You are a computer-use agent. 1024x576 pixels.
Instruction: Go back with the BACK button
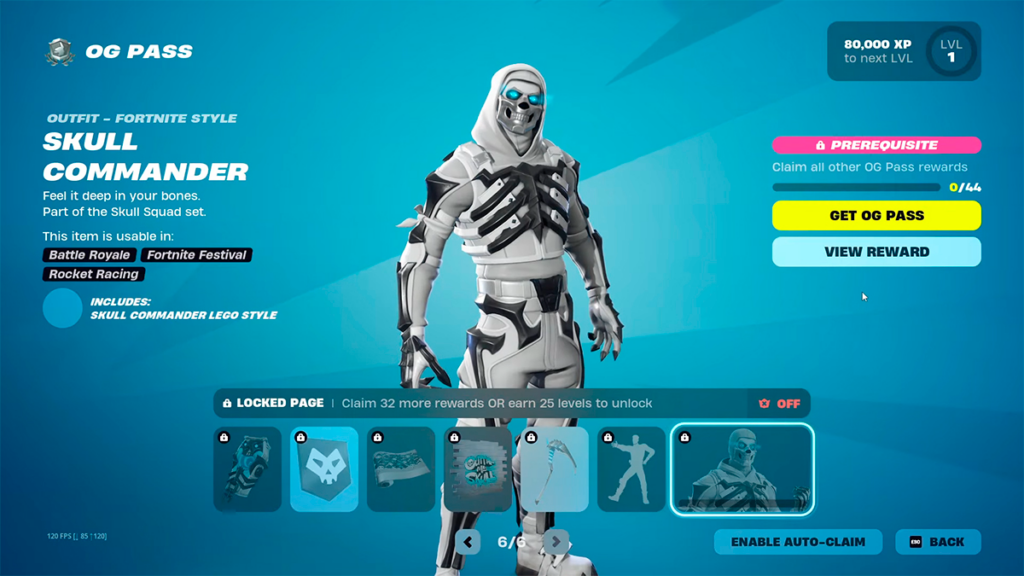pos(937,542)
